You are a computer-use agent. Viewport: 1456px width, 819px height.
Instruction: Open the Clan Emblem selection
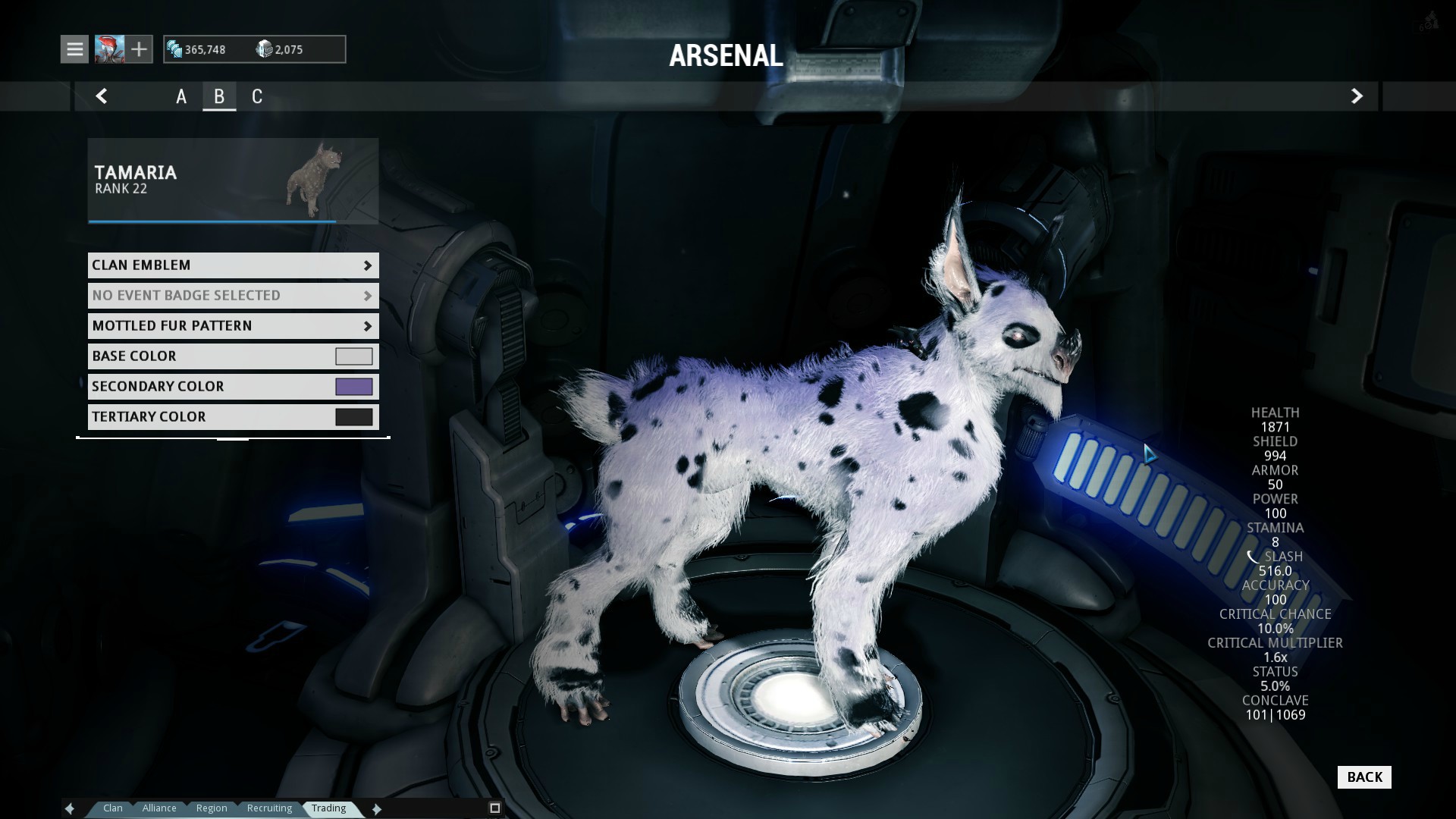(233, 265)
